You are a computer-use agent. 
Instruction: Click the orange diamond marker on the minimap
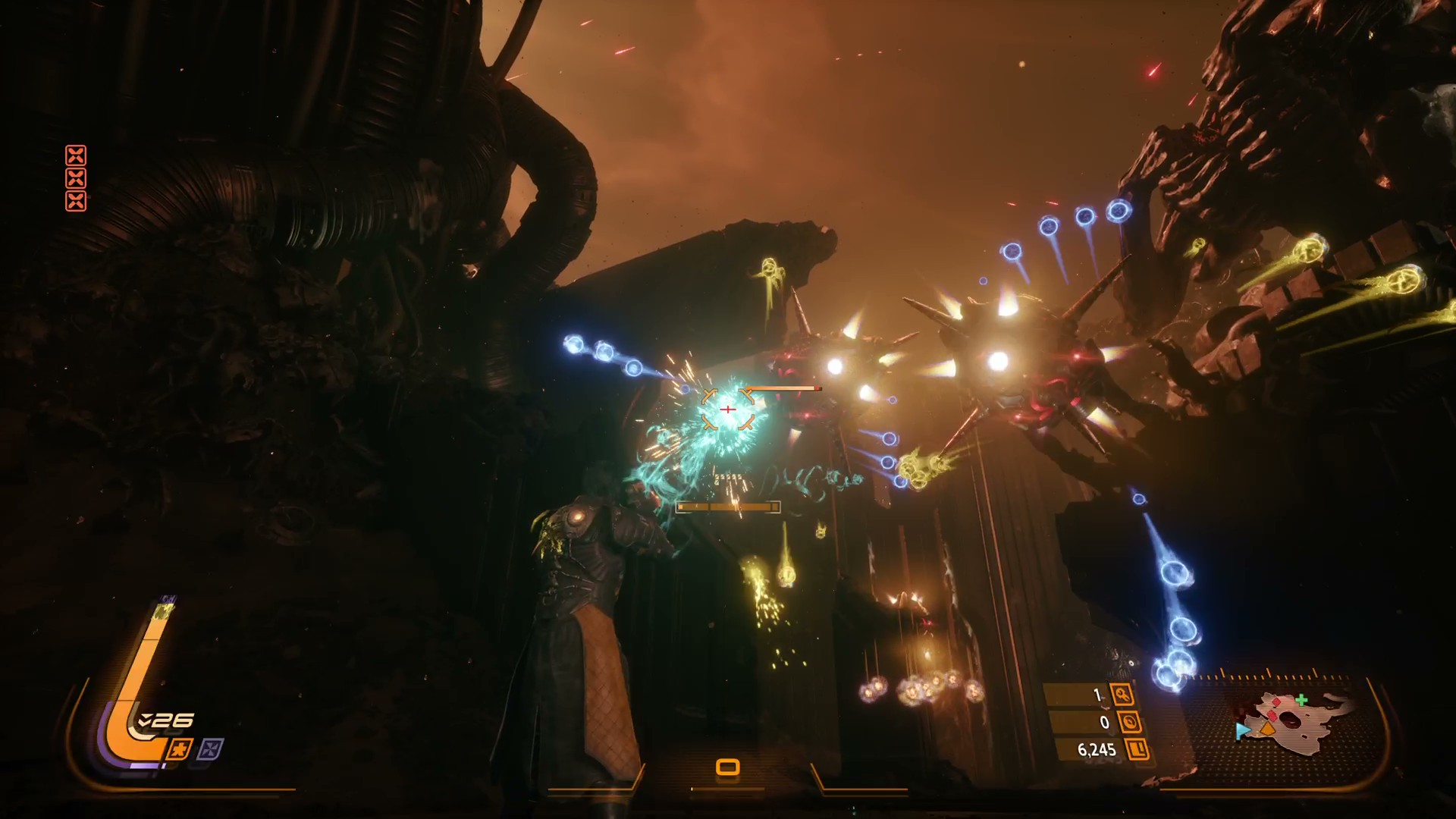point(1268,730)
